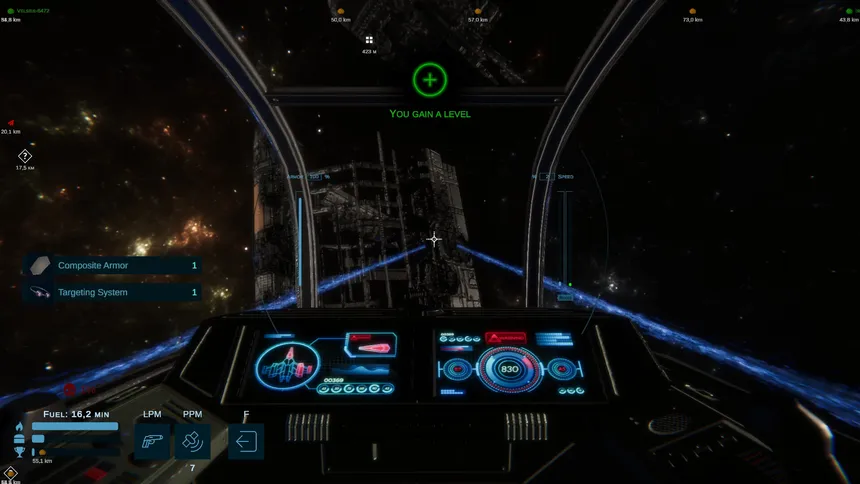Select the Composite Armor loot row
Viewport: 860px width, 484px height.
[x=112, y=266]
